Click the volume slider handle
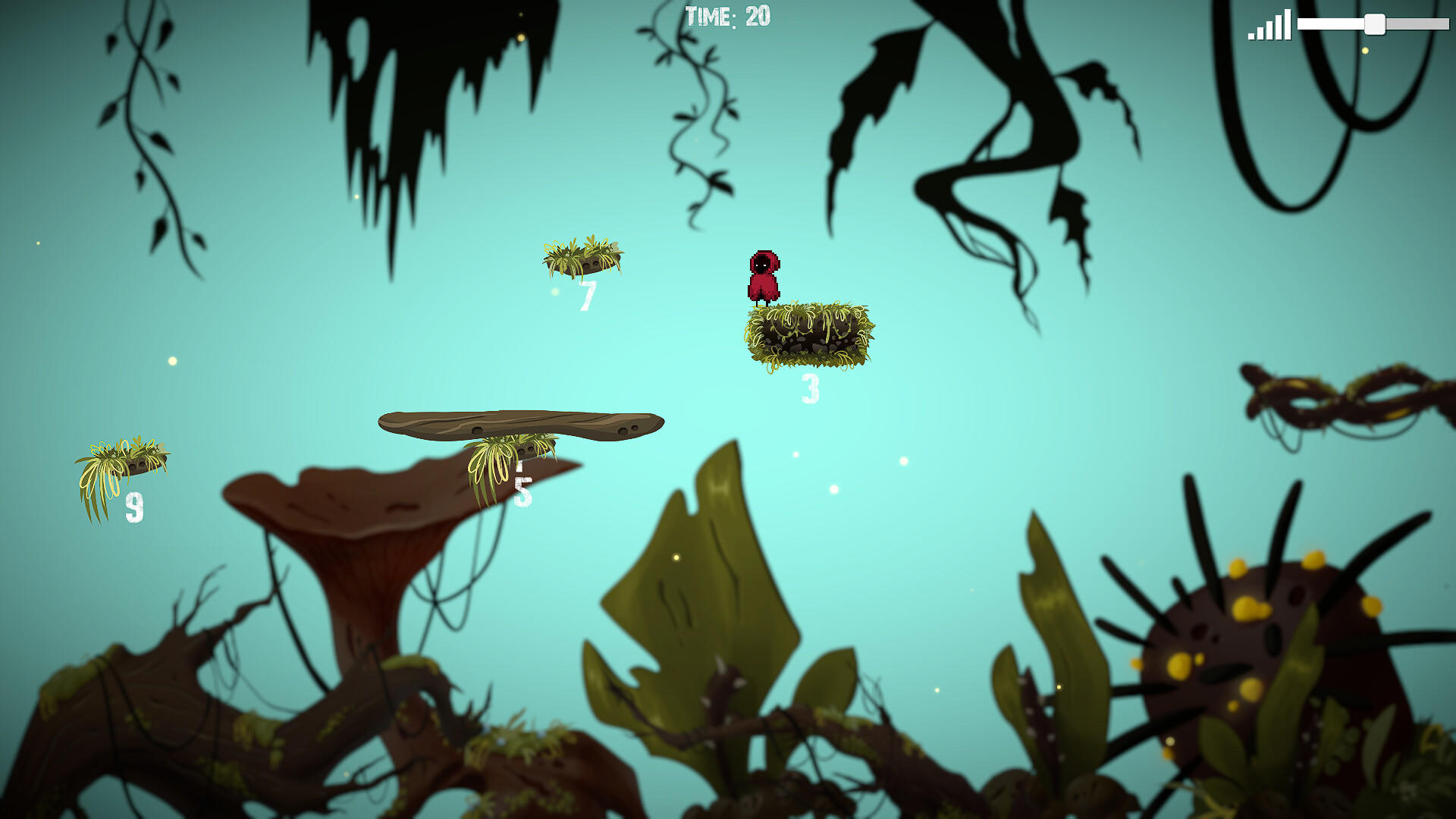This screenshot has height=819, width=1456. click(x=1374, y=24)
